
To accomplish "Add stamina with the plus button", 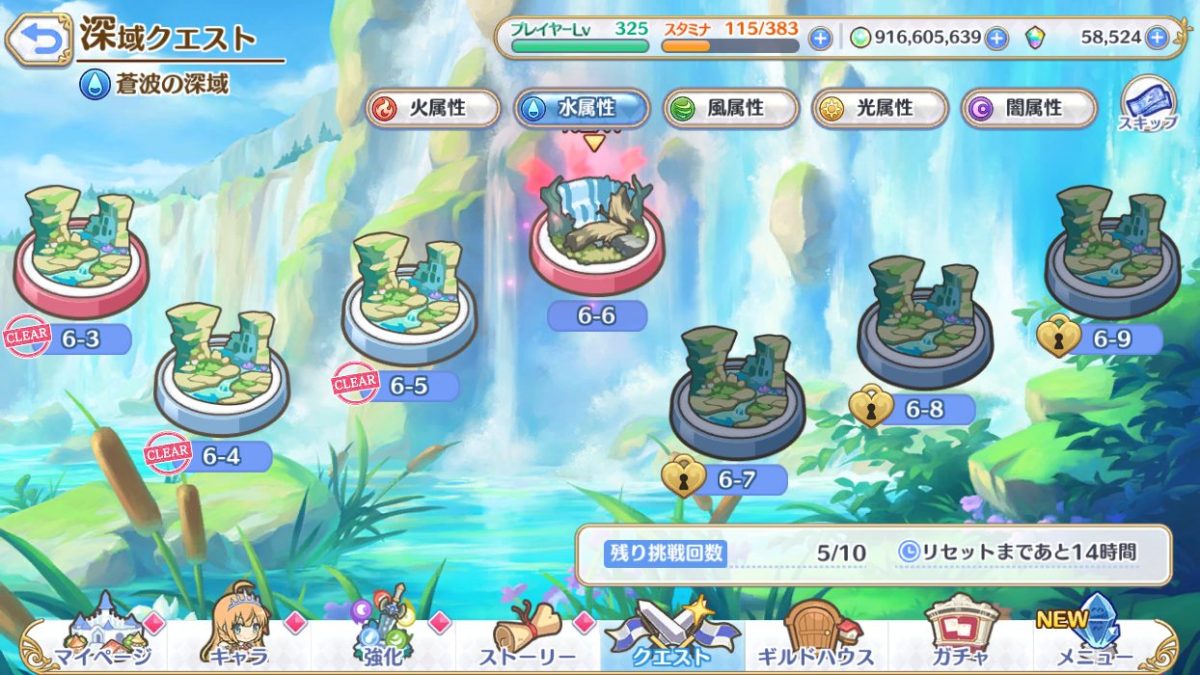I will (820, 38).
